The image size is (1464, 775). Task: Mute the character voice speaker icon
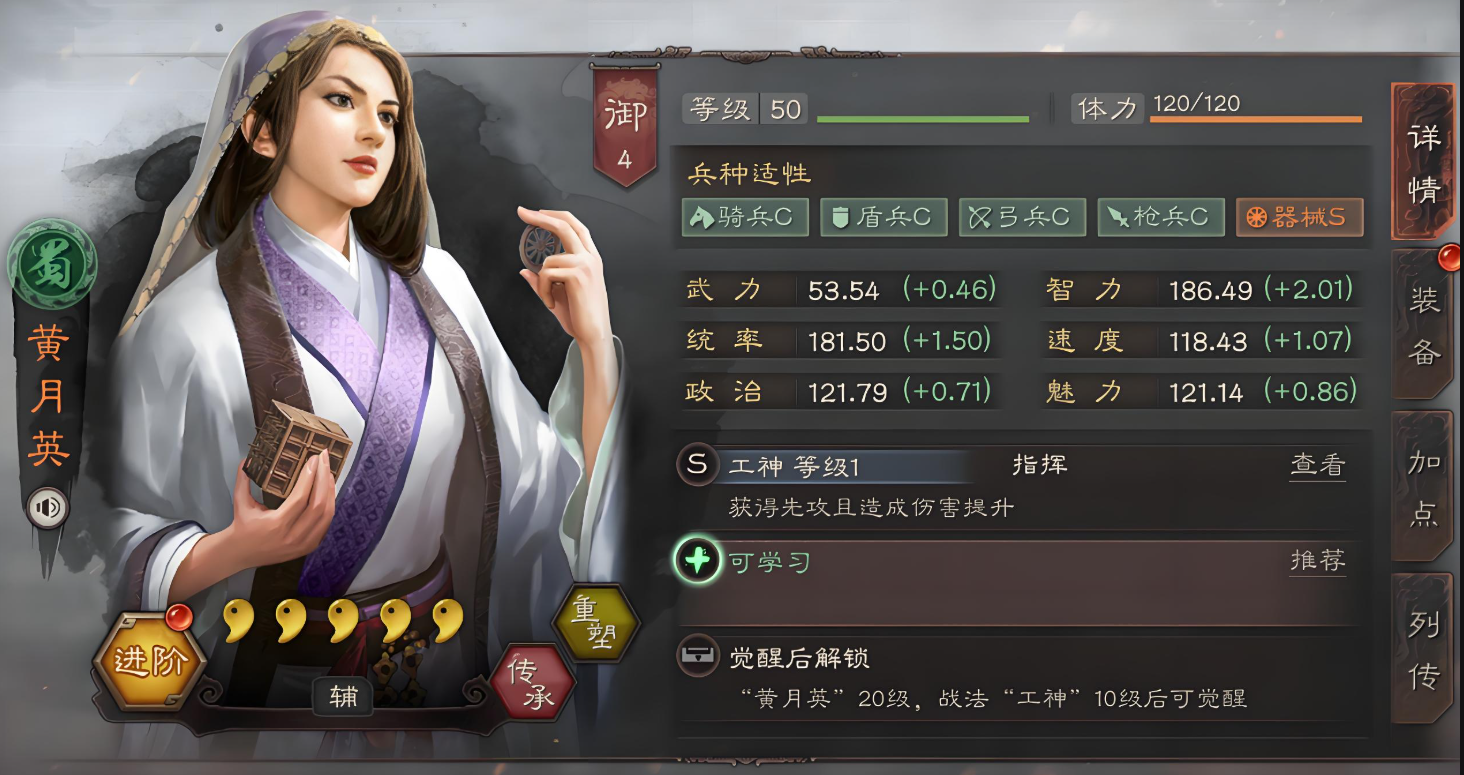tap(49, 508)
